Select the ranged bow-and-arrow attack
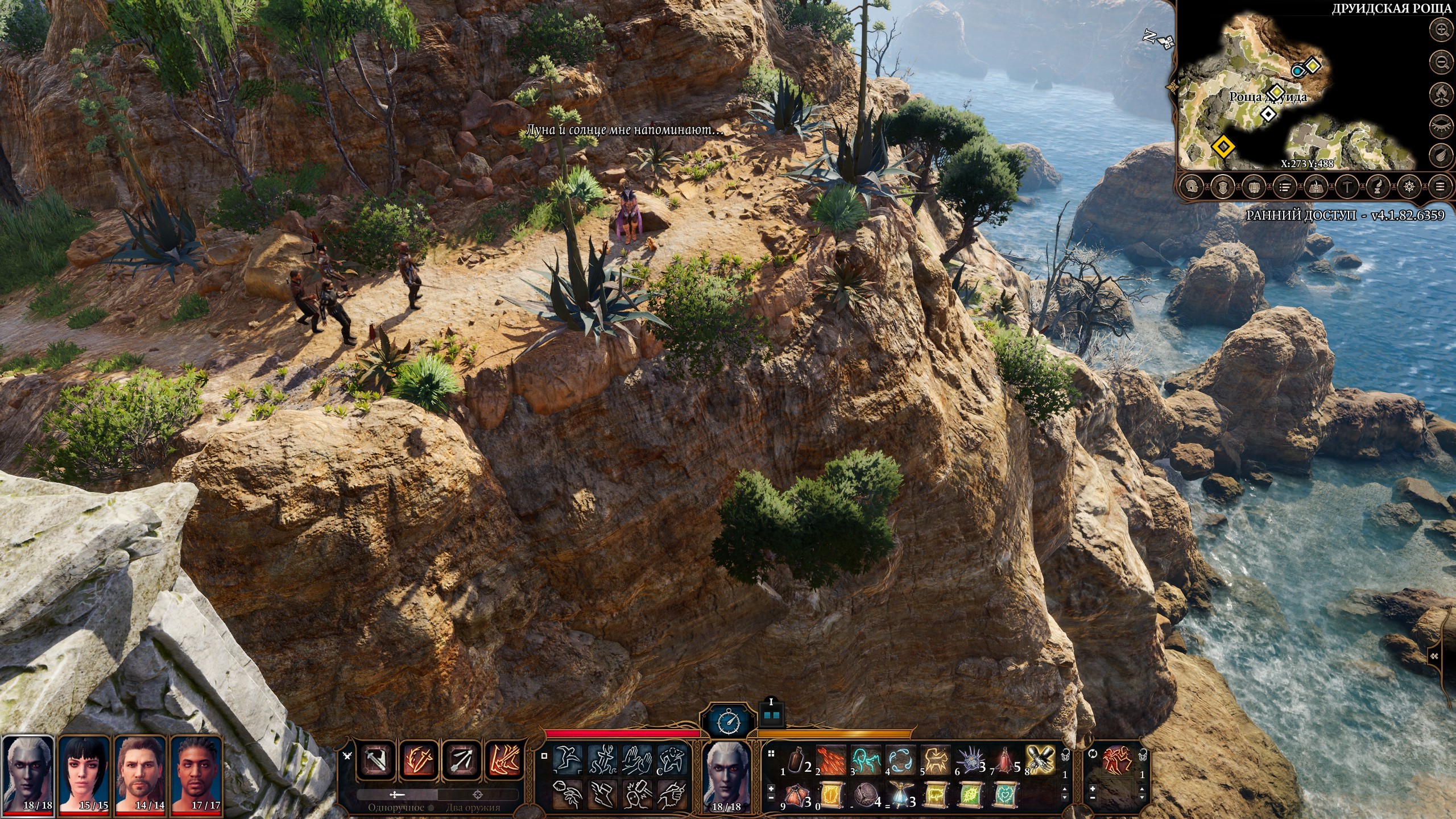Viewport: 1456px width, 819px height. point(462,760)
